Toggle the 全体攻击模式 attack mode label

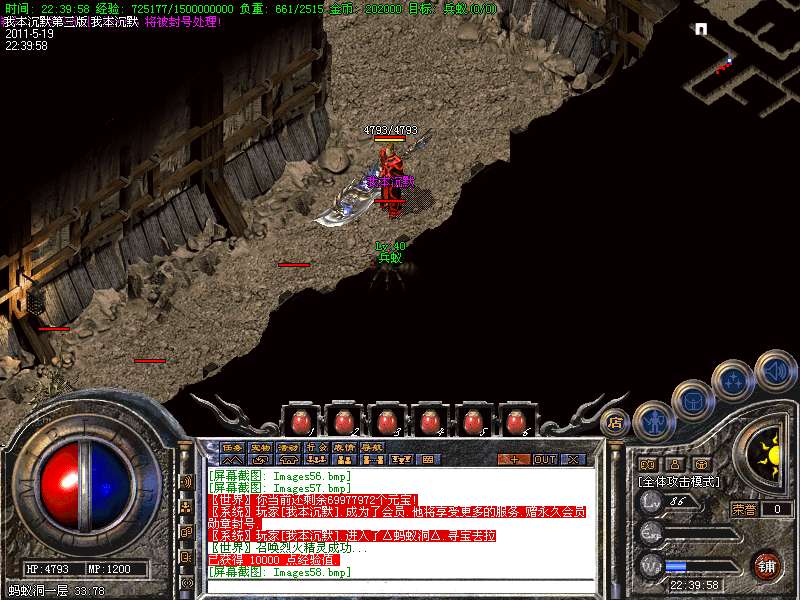tap(679, 481)
